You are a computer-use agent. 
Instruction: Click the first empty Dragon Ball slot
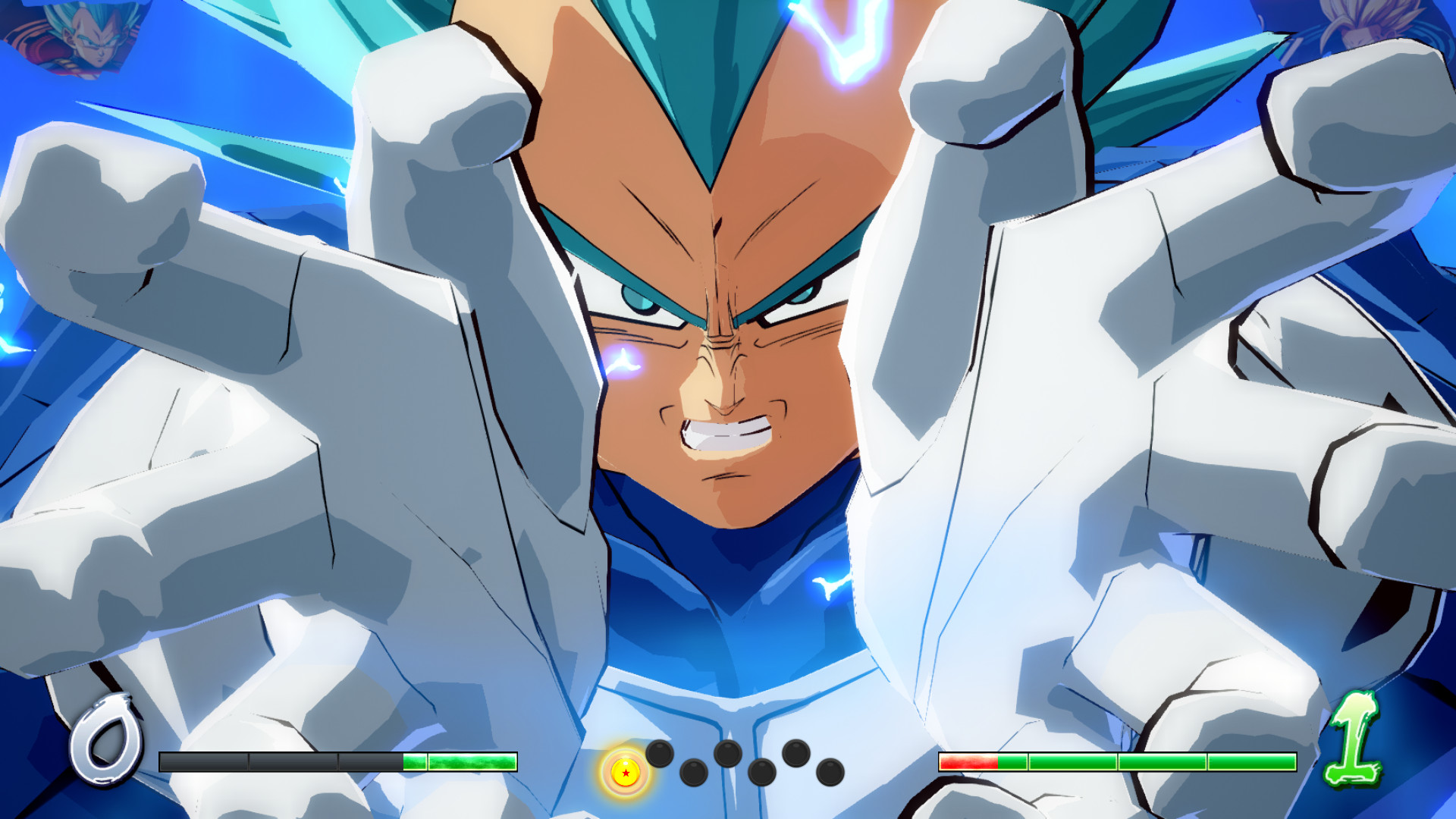660,754
